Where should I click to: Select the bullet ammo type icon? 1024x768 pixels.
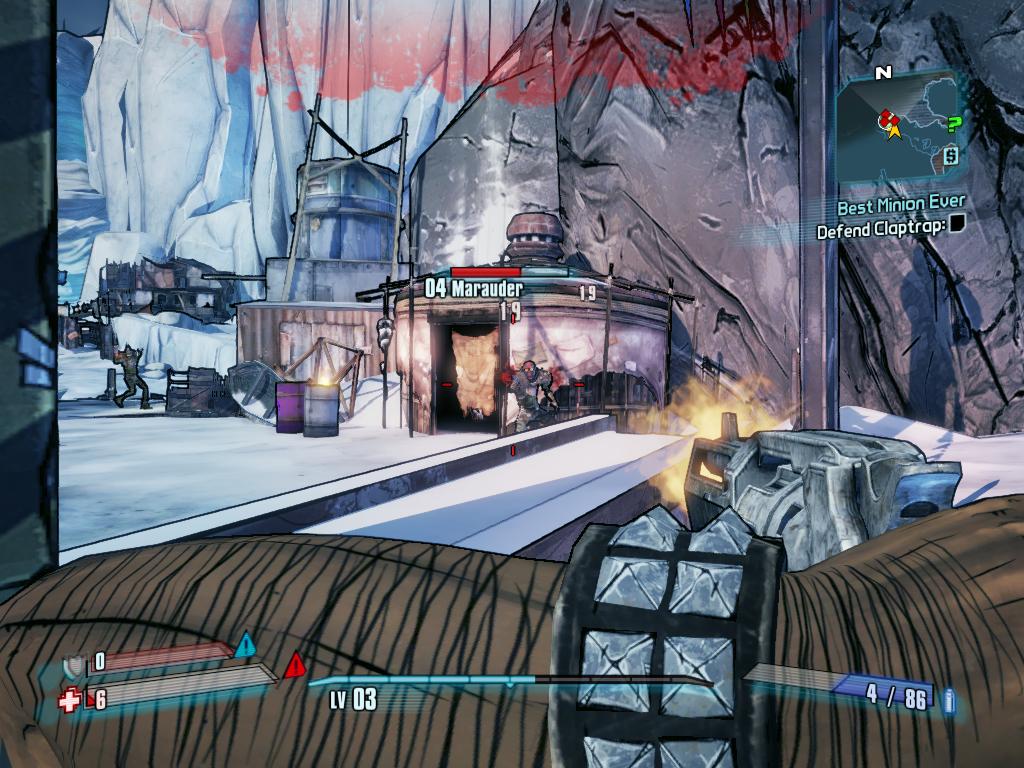click(x=948, y=700)
